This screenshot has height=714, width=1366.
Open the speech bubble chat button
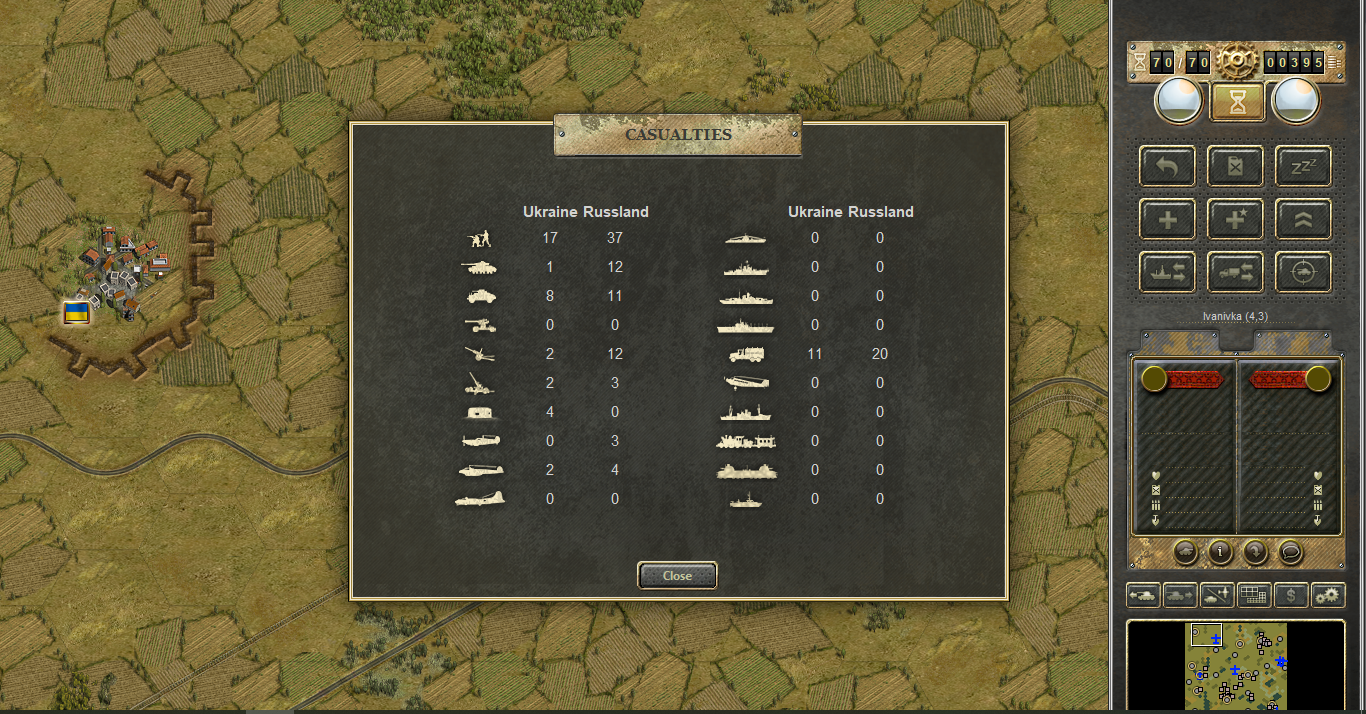(1290, 551)
